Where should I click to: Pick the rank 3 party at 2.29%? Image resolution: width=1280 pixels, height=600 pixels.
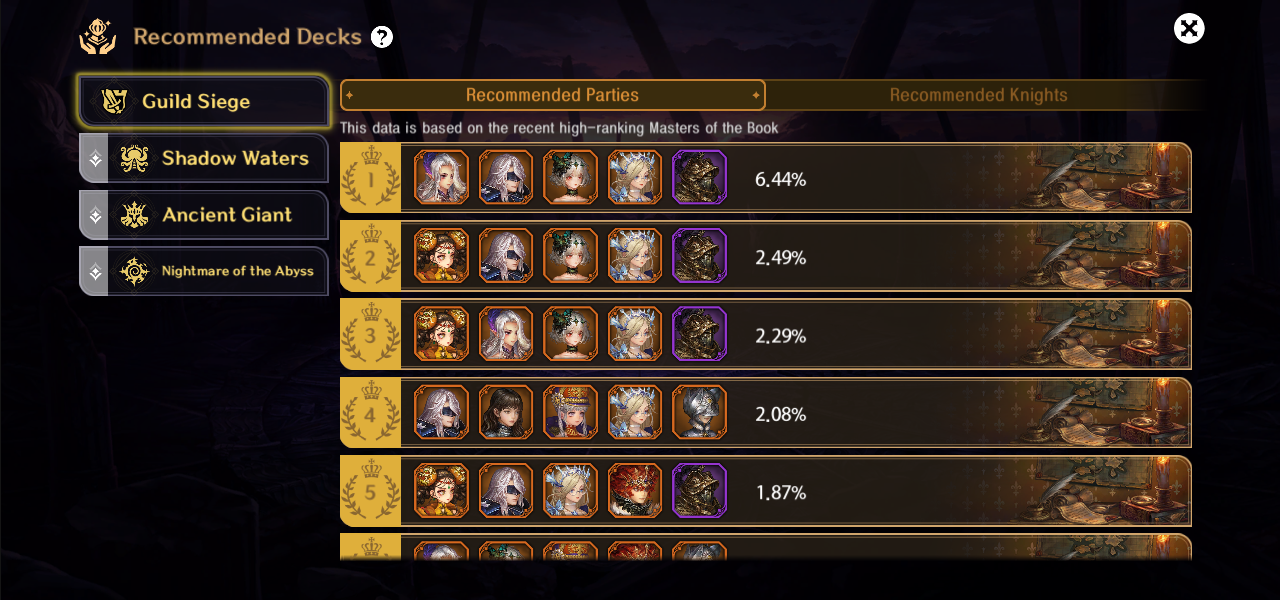pos(900,335)
